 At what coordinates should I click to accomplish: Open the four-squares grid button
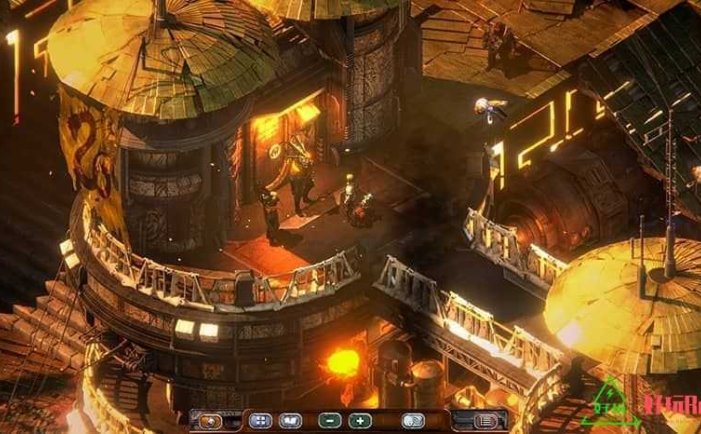pos(260,421)
